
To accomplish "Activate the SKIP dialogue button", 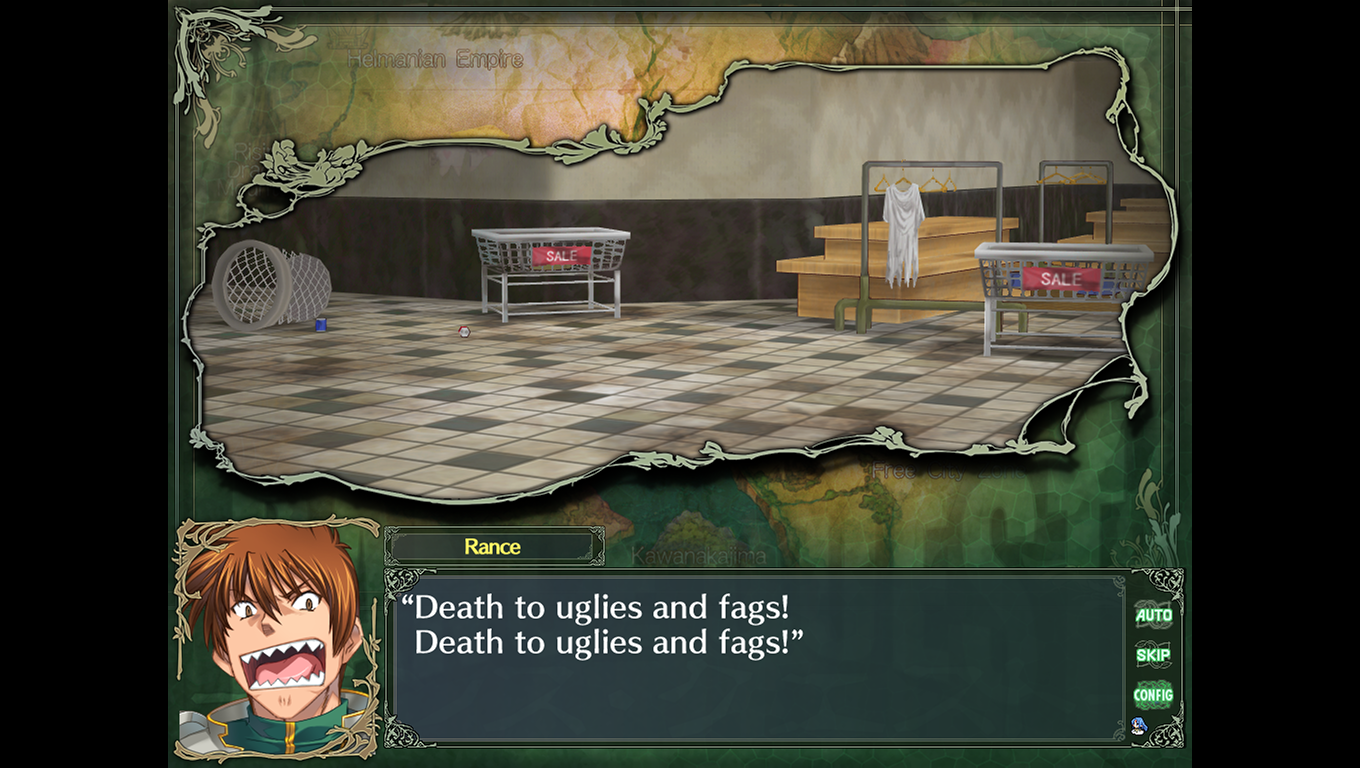I will click(x=1153, y=655).
